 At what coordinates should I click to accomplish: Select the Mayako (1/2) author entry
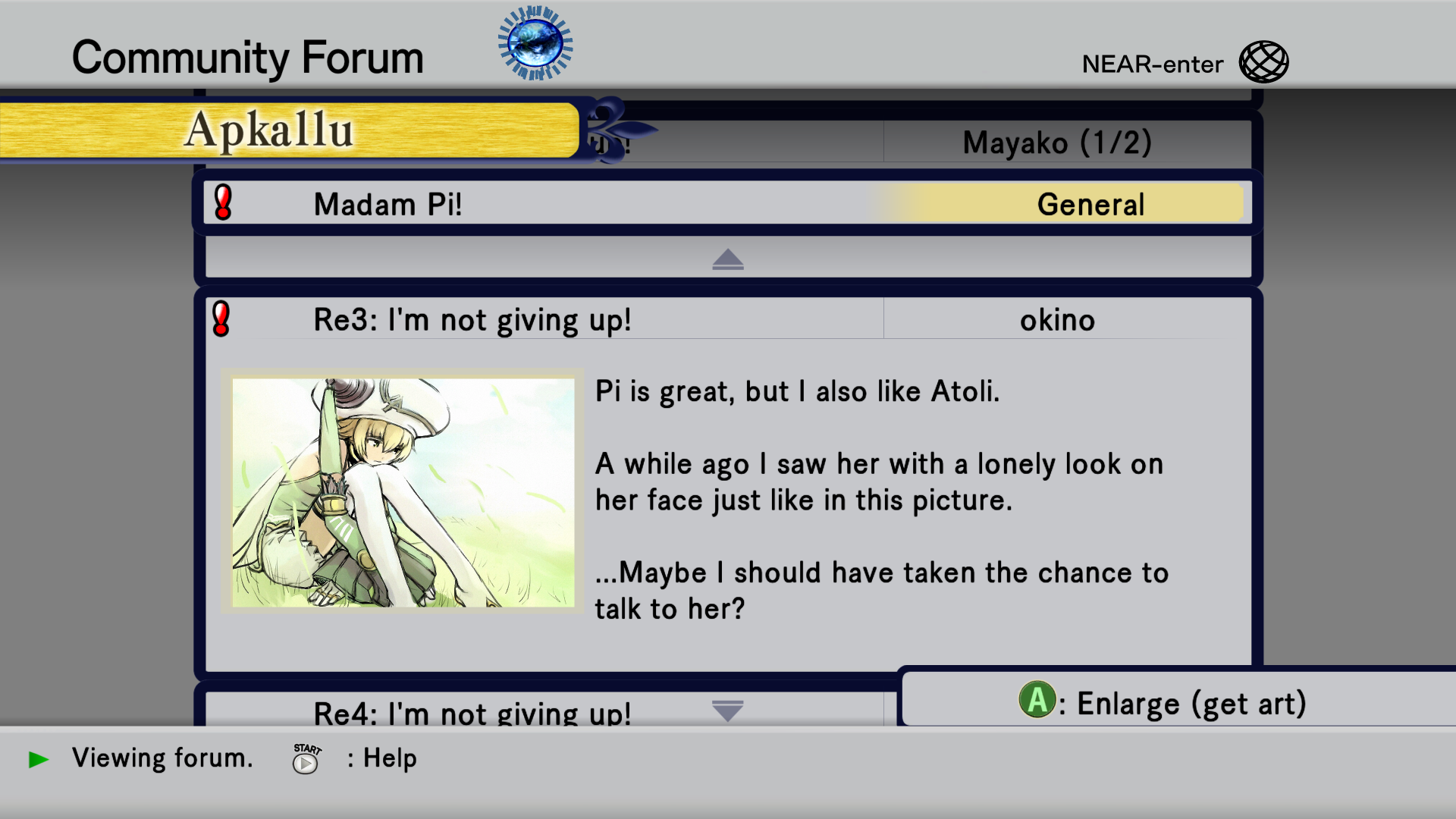tap(1057, 143)
